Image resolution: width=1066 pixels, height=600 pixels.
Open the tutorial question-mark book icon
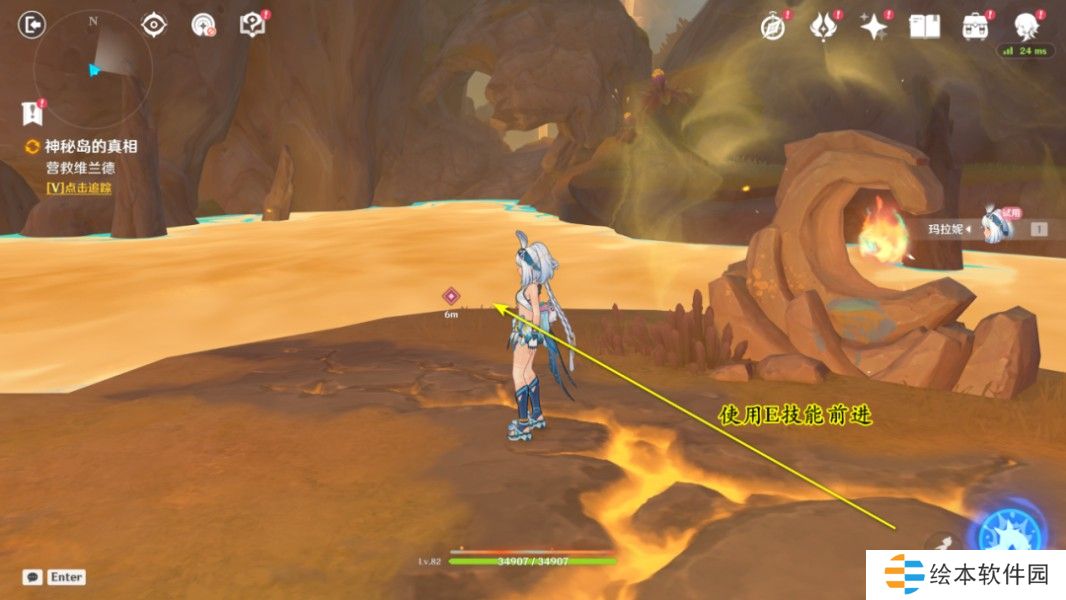click(x=253, y=25)
